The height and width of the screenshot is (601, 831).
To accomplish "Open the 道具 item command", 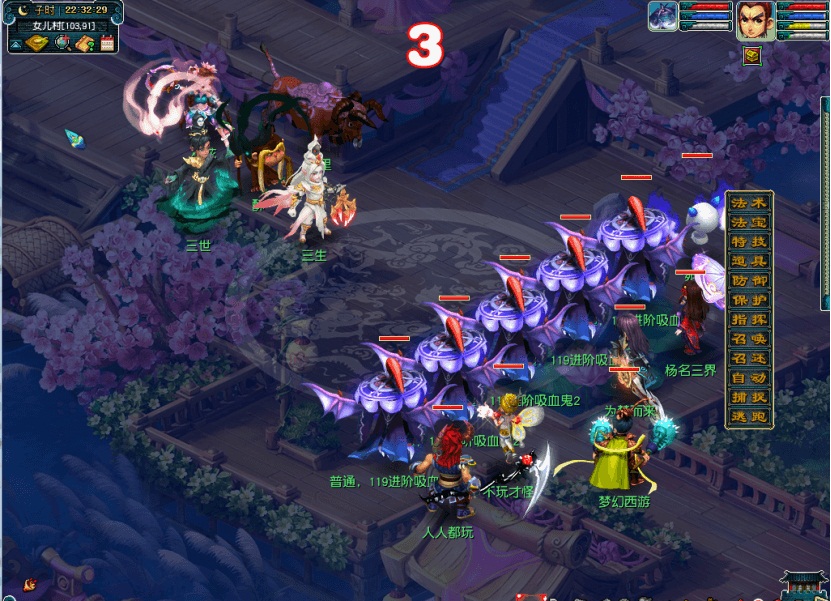I will [751, 262].
